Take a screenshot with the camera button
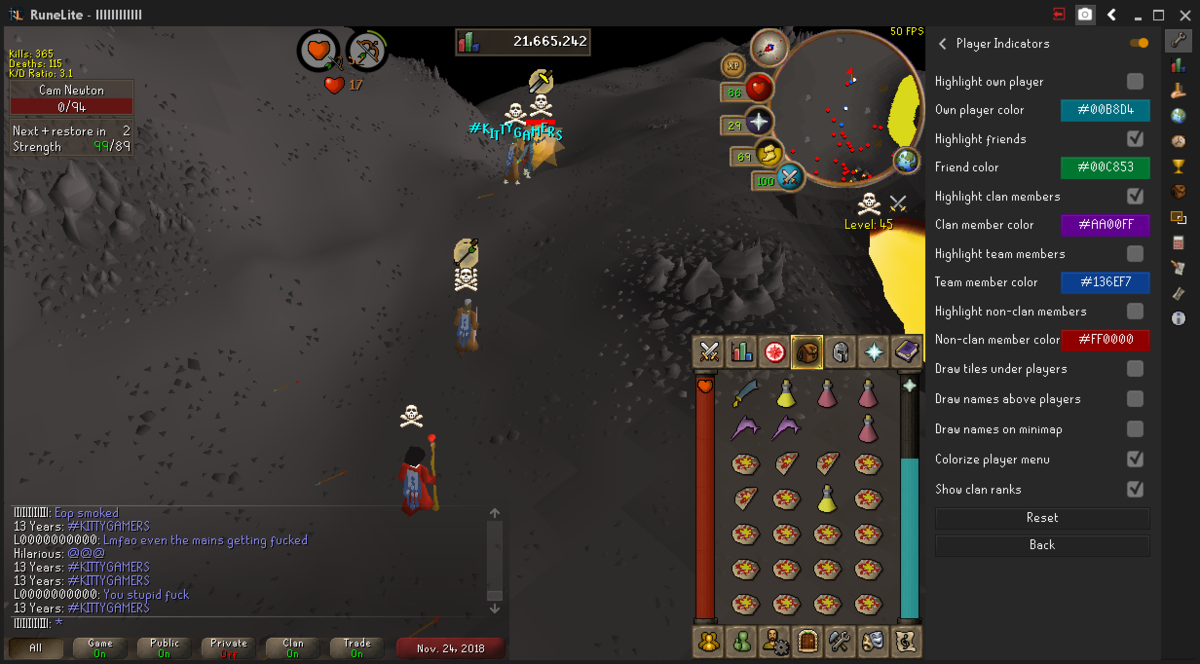 click(x=1084, y=14)
